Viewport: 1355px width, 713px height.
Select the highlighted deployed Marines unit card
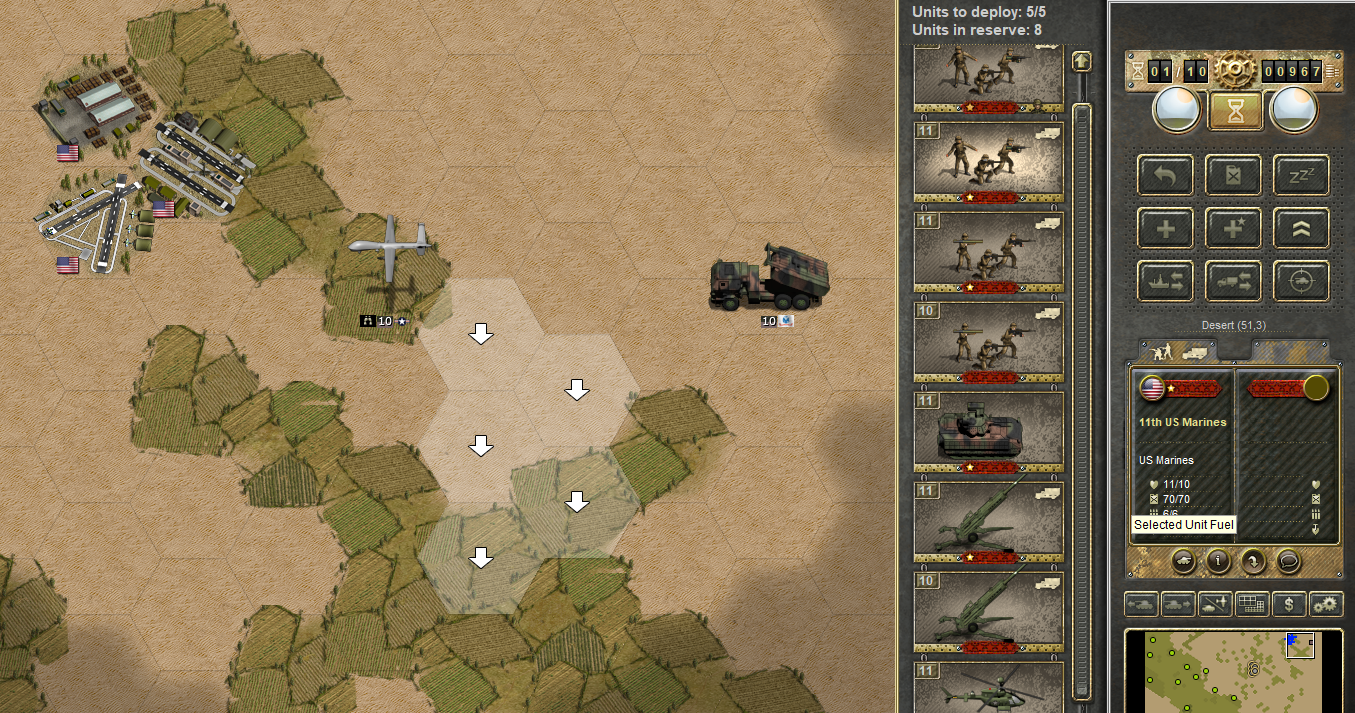pyautogui.click(x=989, y=162)
